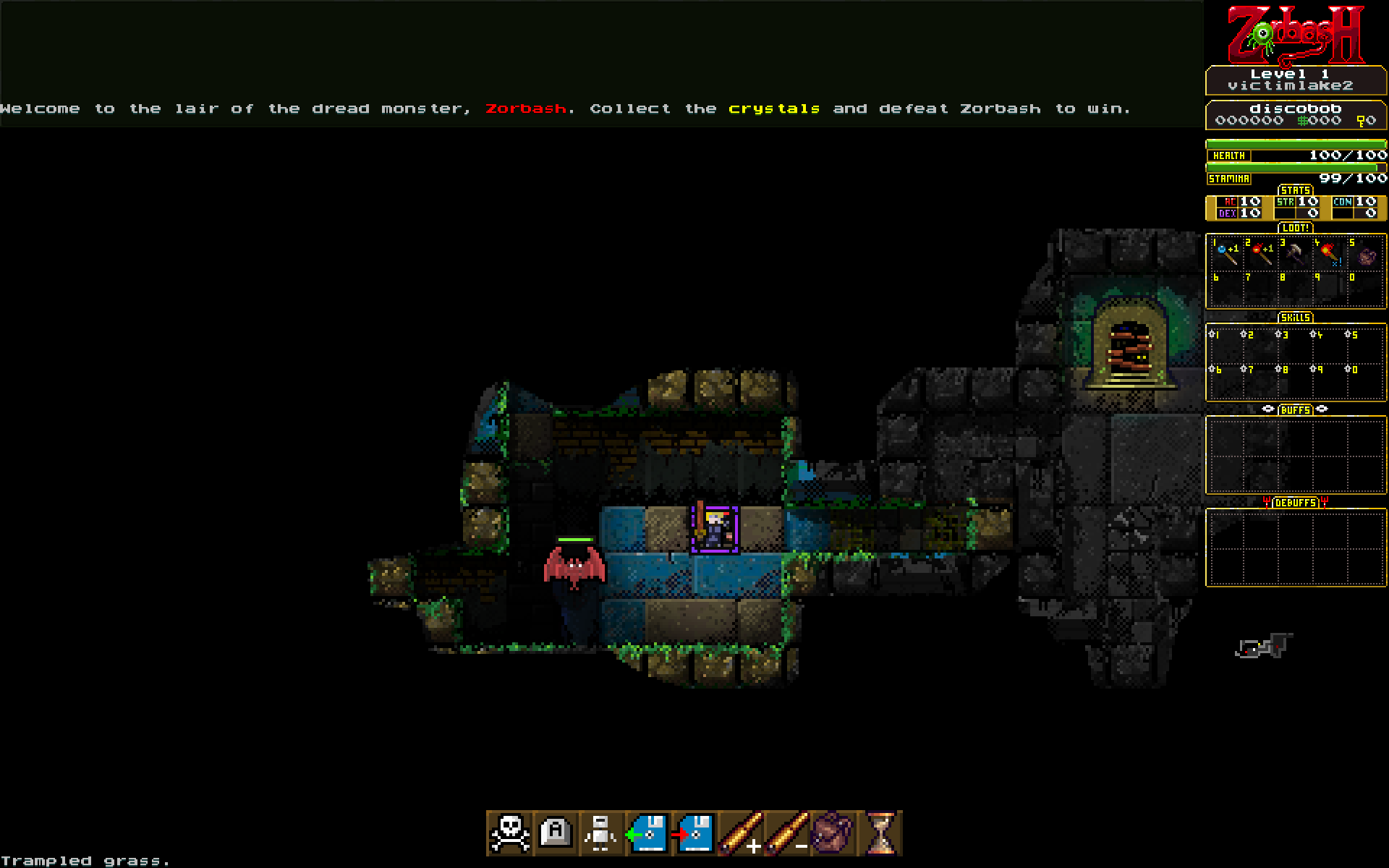The image size is (1389, 868).
Task: Open the brown bag in loot slot 5
Action: pos(1366,256)
